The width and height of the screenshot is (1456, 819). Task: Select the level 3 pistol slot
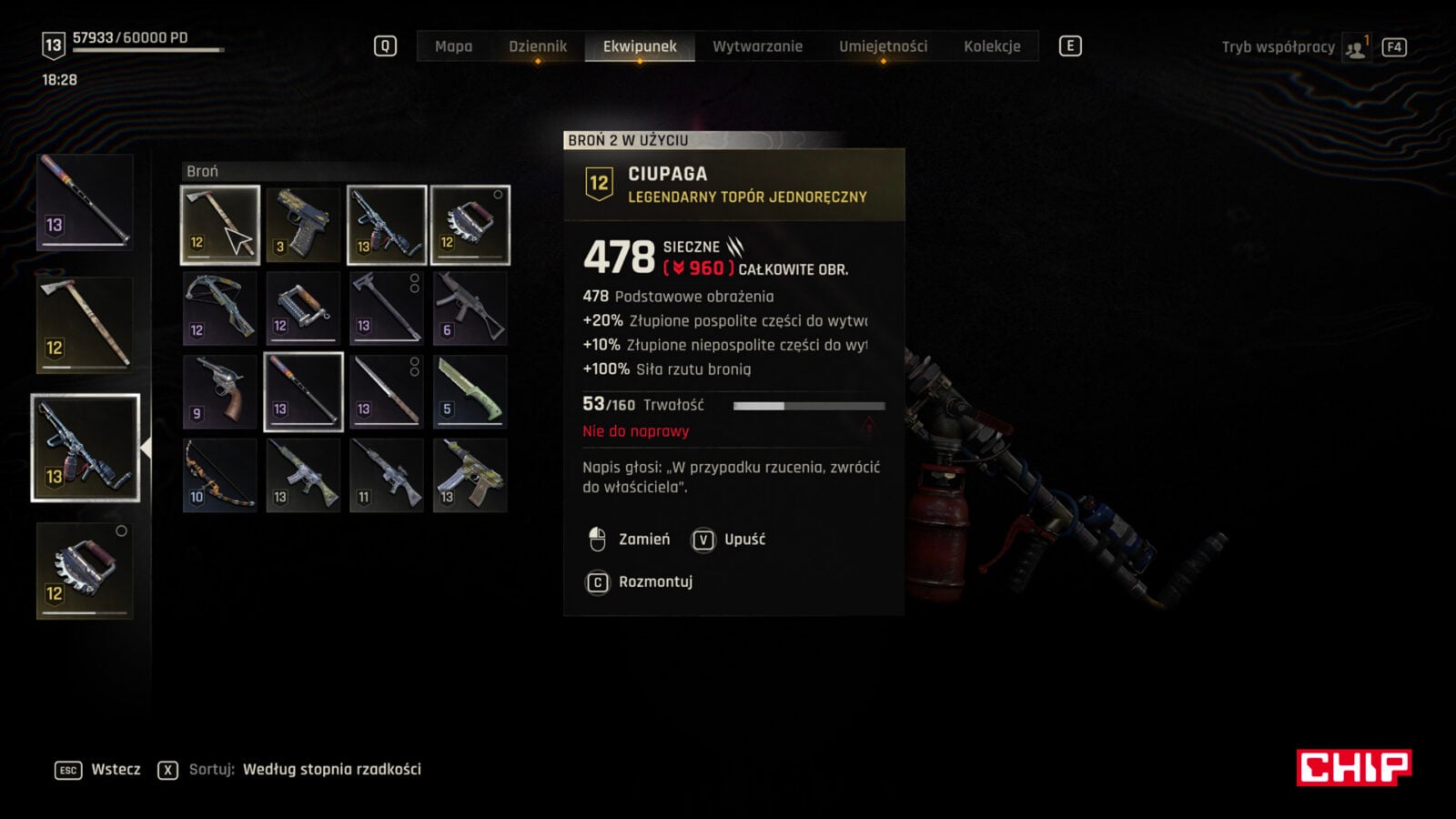(303, 225)
